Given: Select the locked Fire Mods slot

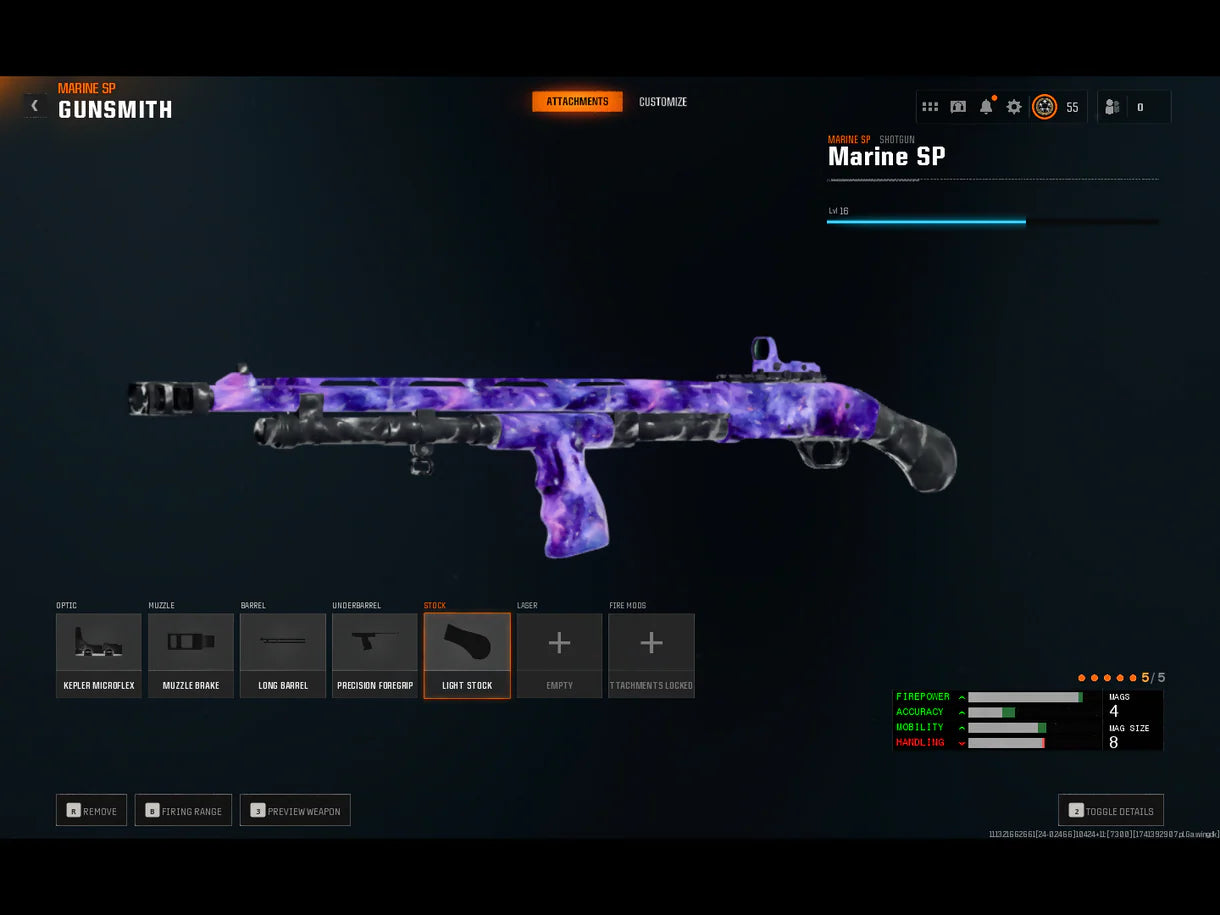Looking at the screenshot, I should click(x=651, y=655).
